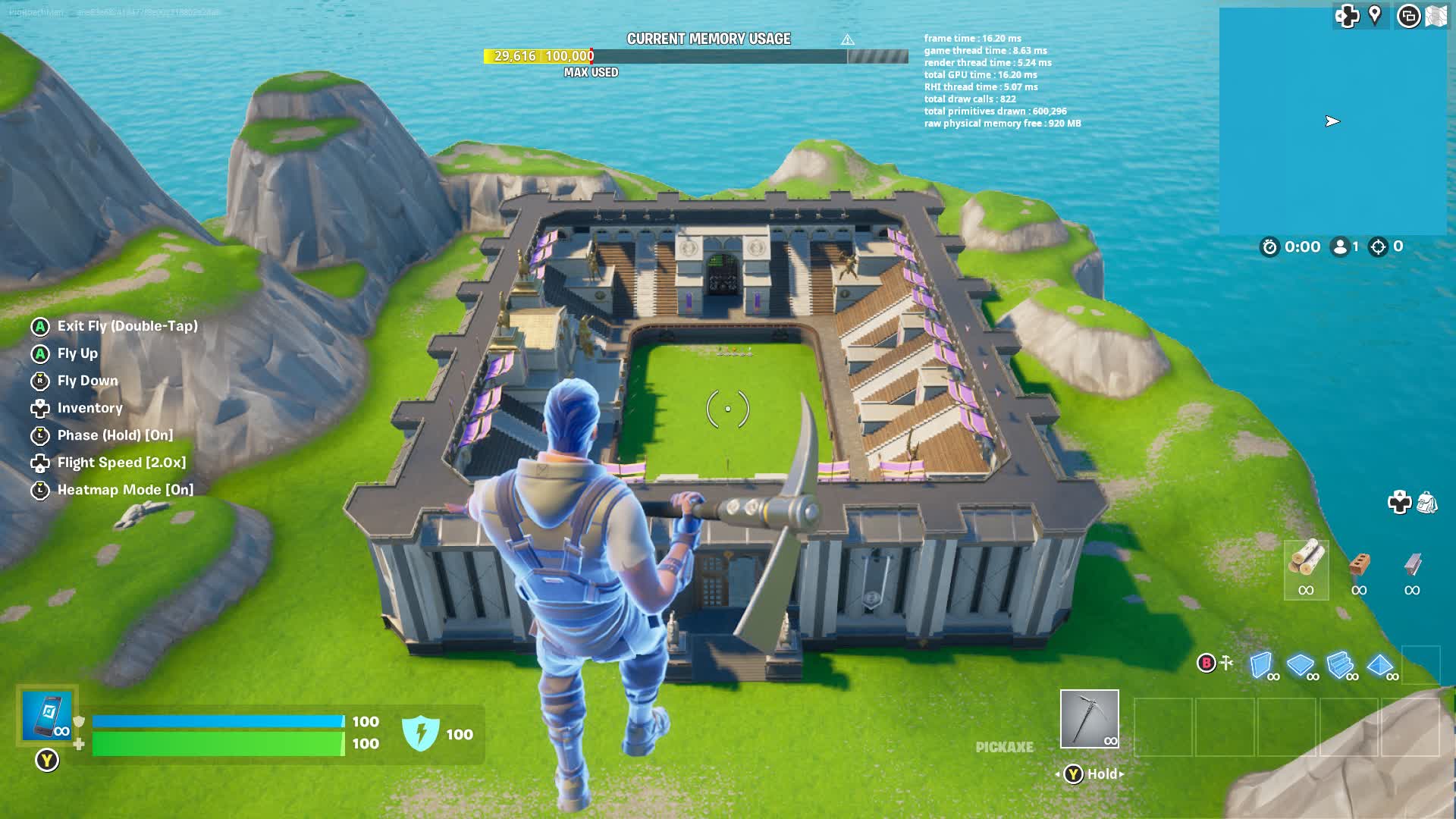Toggle Flight Speed from 2.0x
This screenshot has height=819, width=1456.
coord(121,463)
